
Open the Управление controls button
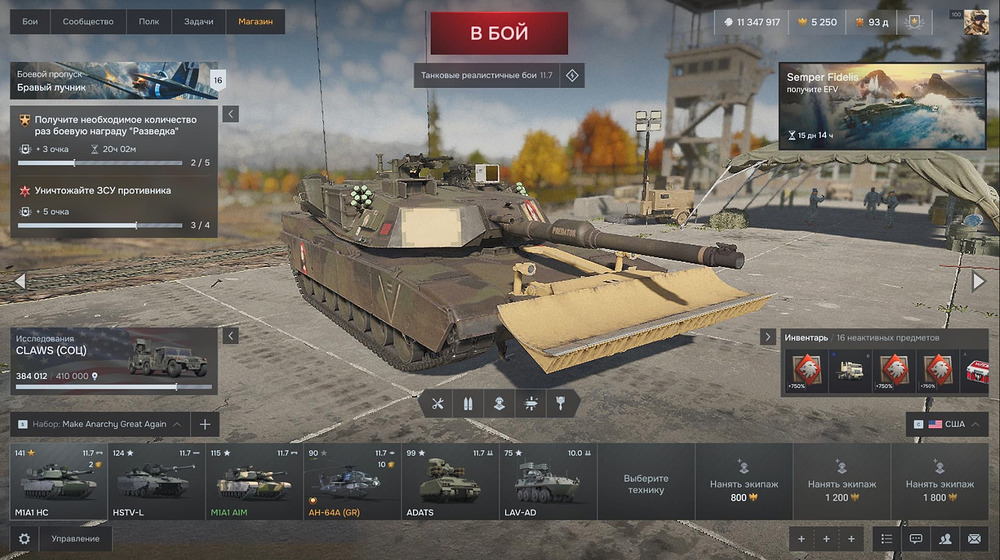[75, 539]
